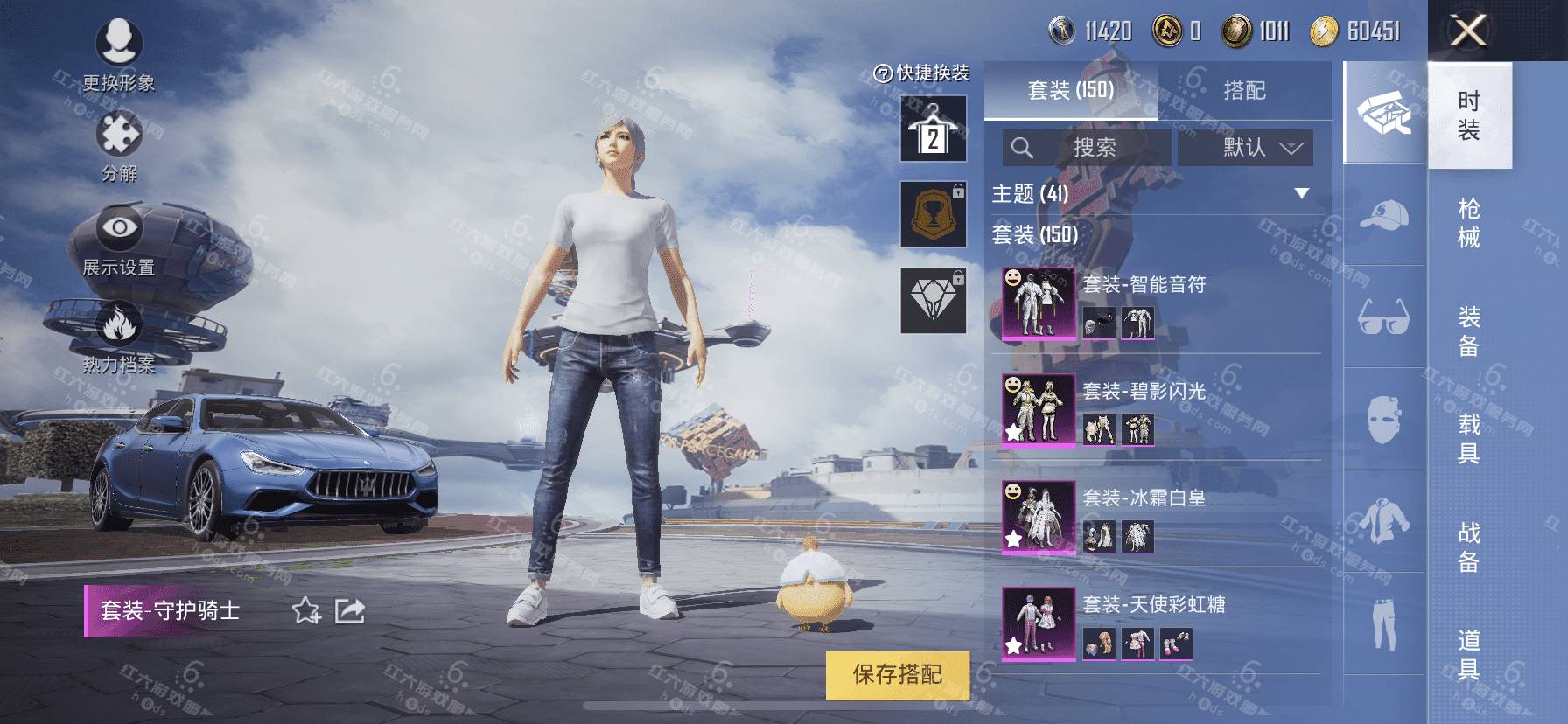This screenshot has height=724, width=1568.
Task: Select the 套装 (150) tab
Action: tap(1071, 90)
